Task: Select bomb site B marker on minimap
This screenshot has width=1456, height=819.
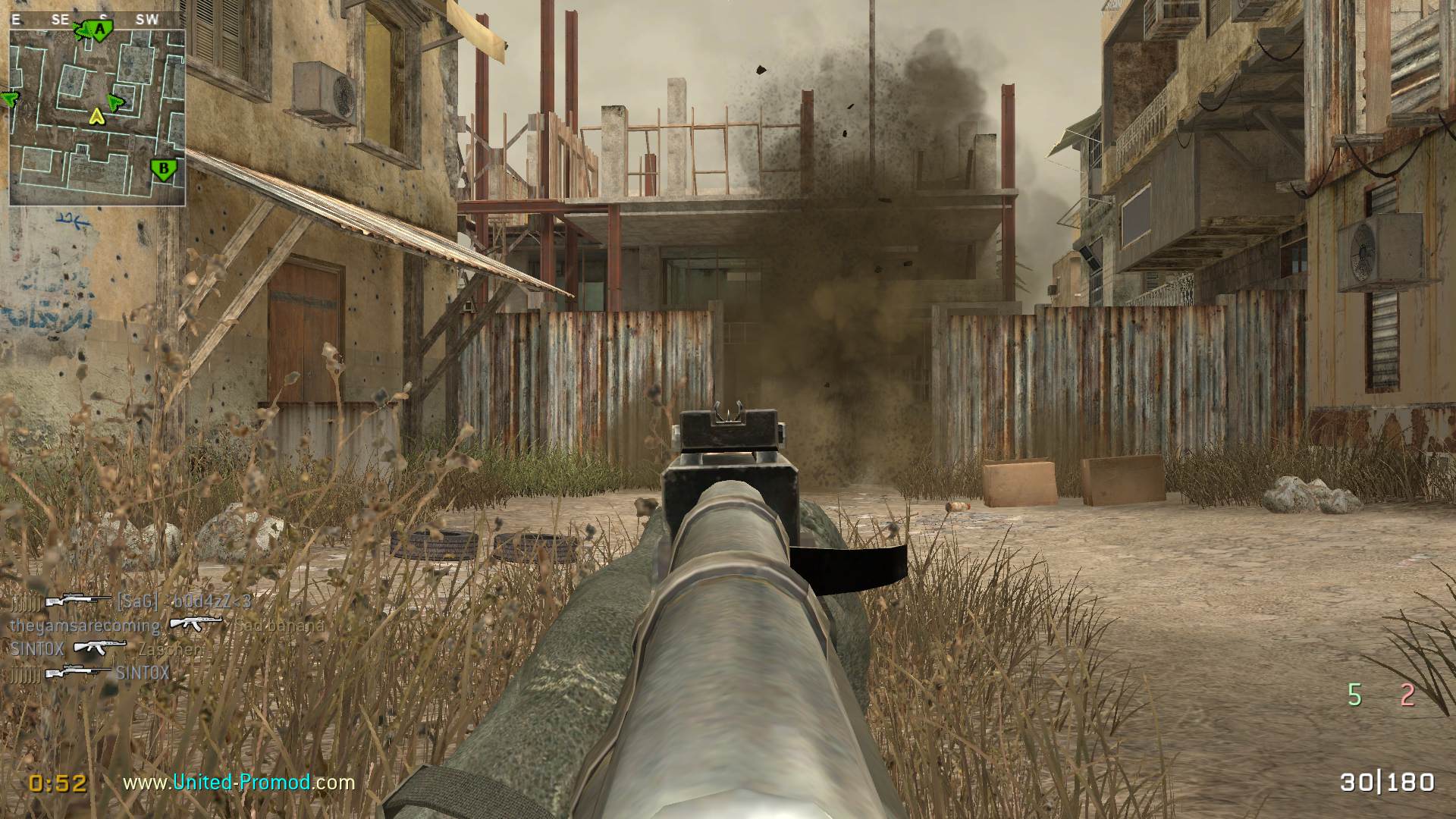Action: 161,168
